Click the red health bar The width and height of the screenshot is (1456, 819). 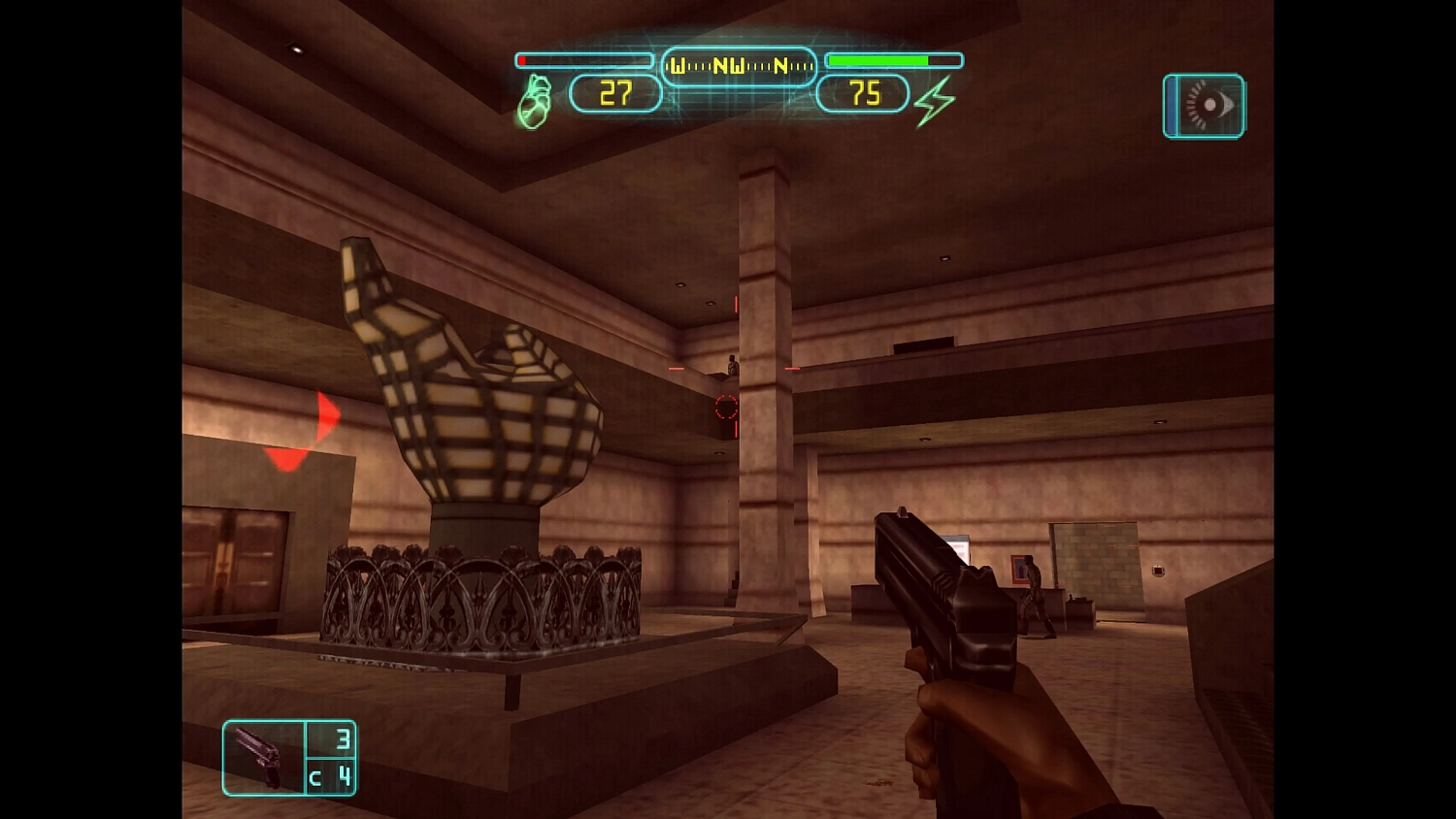pyautogui.click(x=582, y=59)
